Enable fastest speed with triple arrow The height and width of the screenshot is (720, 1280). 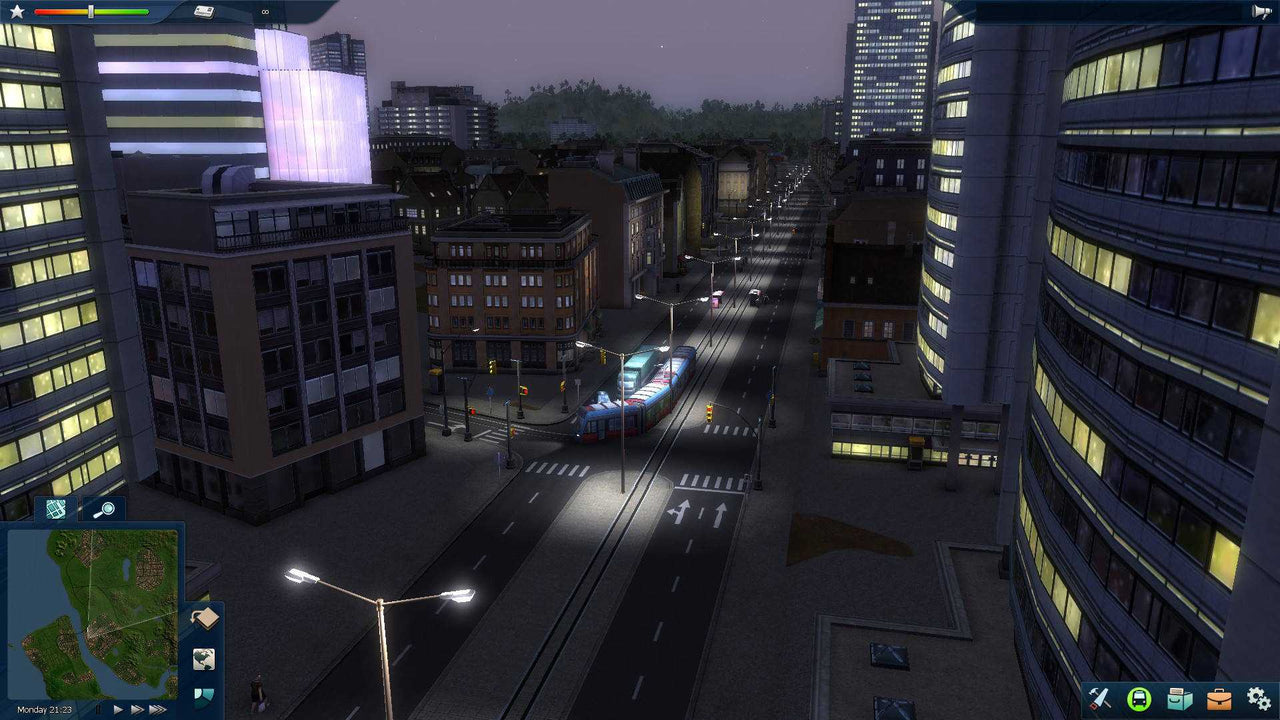(156, 709)
